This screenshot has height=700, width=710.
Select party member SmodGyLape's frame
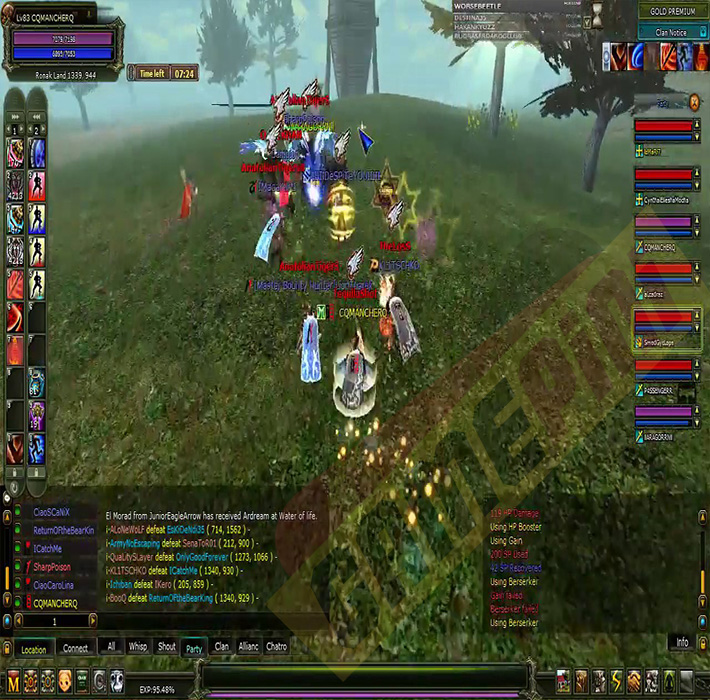tap(667, 329)
